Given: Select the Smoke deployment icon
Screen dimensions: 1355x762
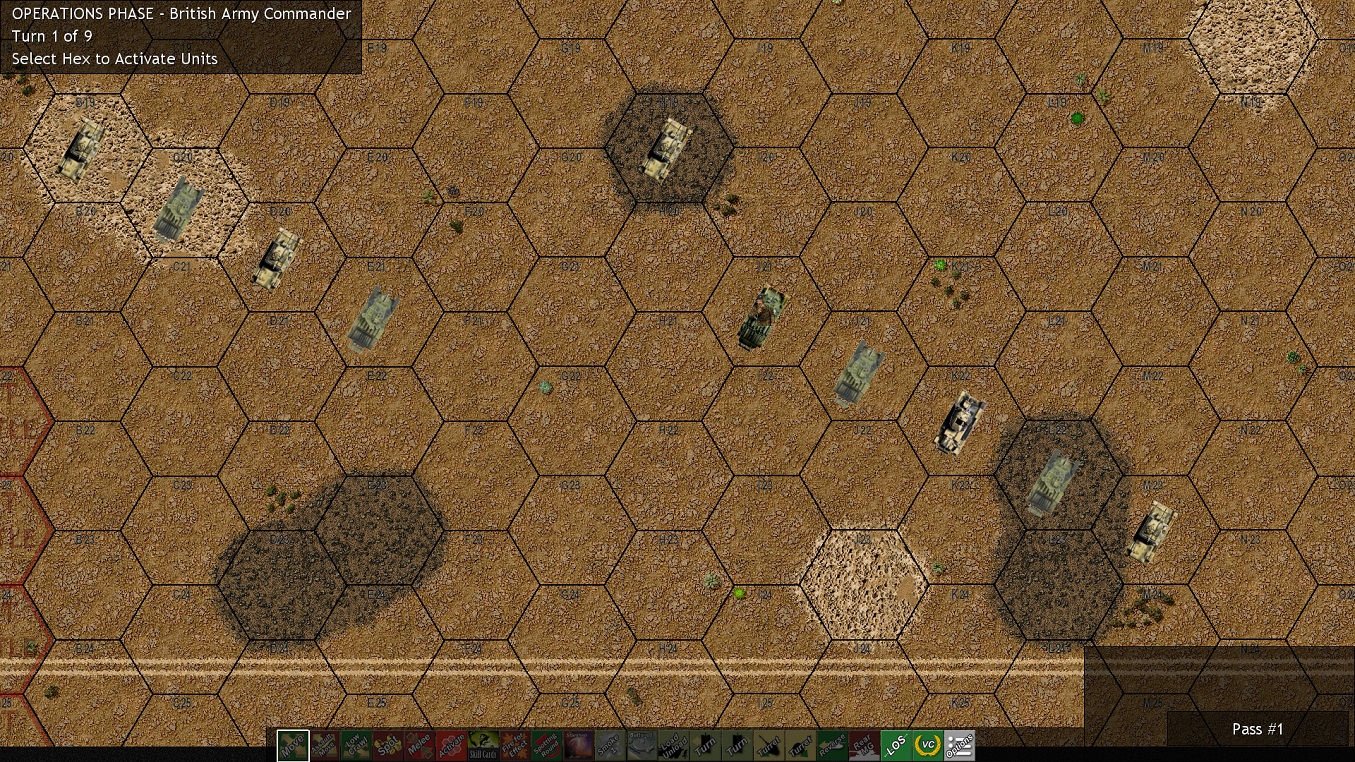Looking at the screenshot, I should pyautogui.click(x=610, y=746).
